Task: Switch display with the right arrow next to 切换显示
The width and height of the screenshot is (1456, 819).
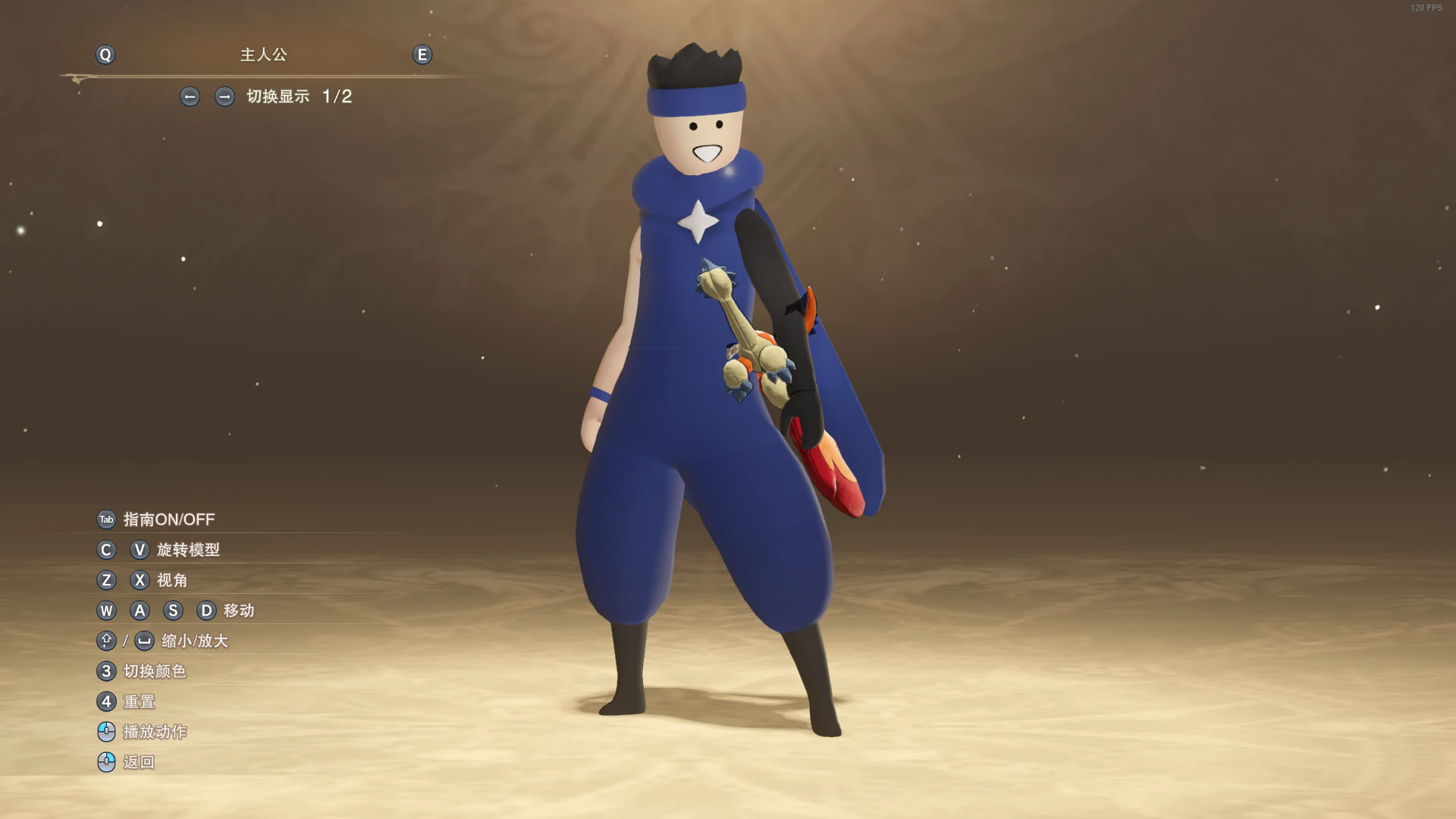Action: point(224,96)
